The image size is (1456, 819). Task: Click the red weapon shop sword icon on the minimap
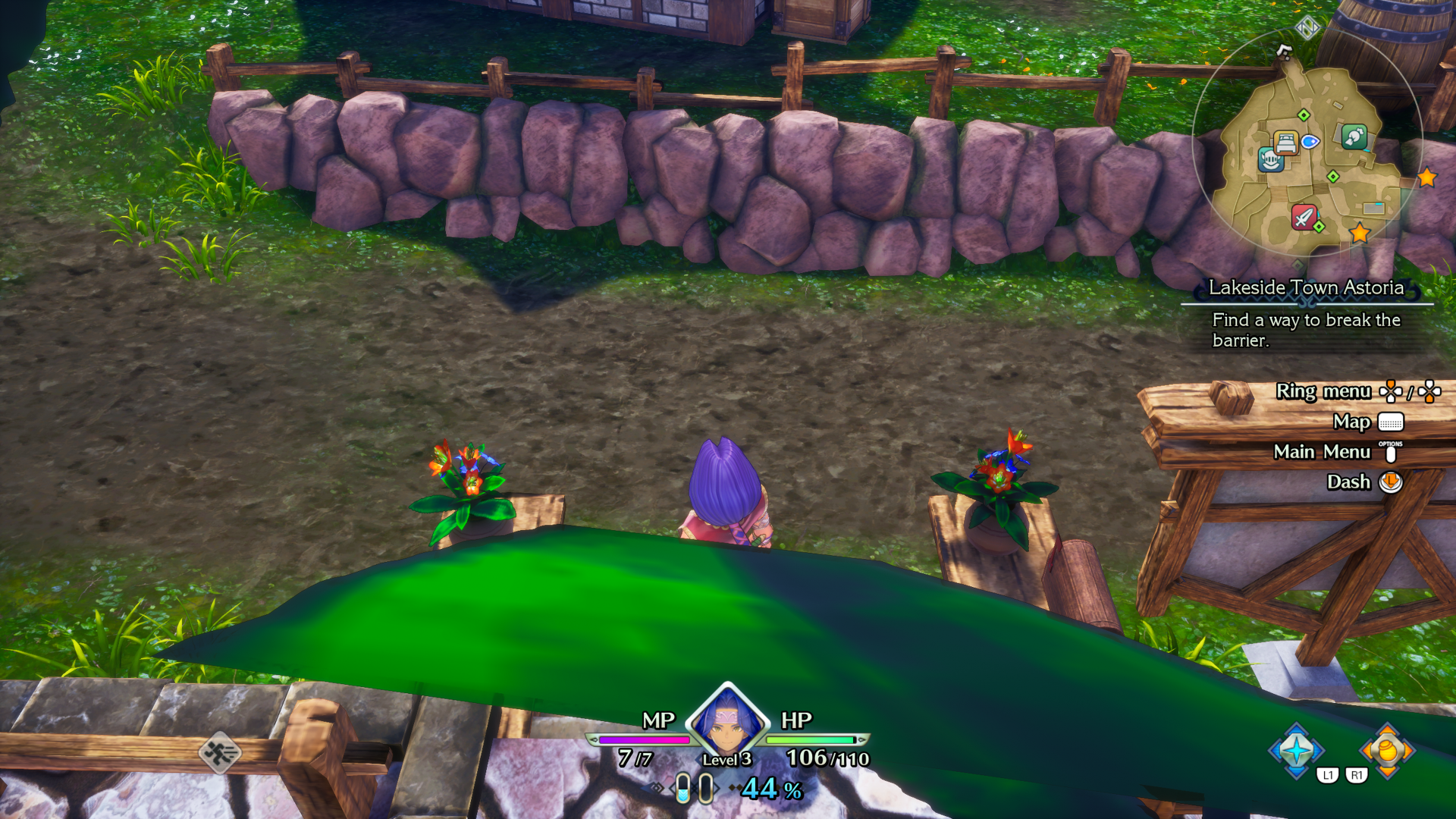pos(1305,215)
